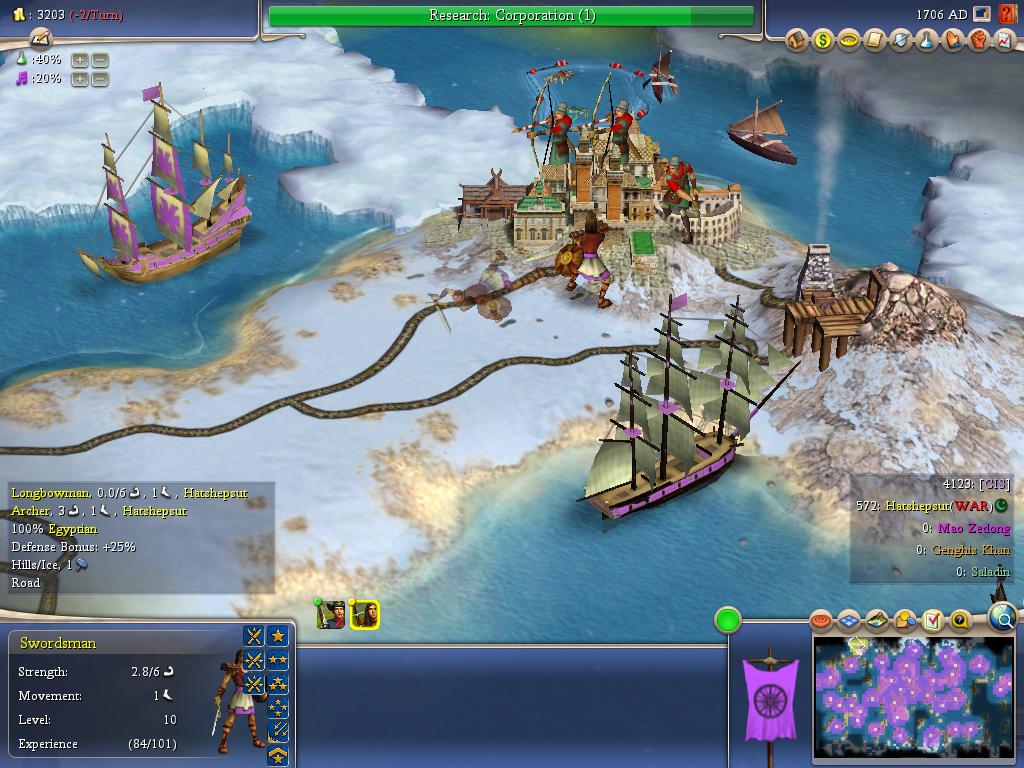Screen dimensions: 1024x768
Task: Open the Civilopedia red question mark
Action: pyautogui.click(x=1007, y=15)
